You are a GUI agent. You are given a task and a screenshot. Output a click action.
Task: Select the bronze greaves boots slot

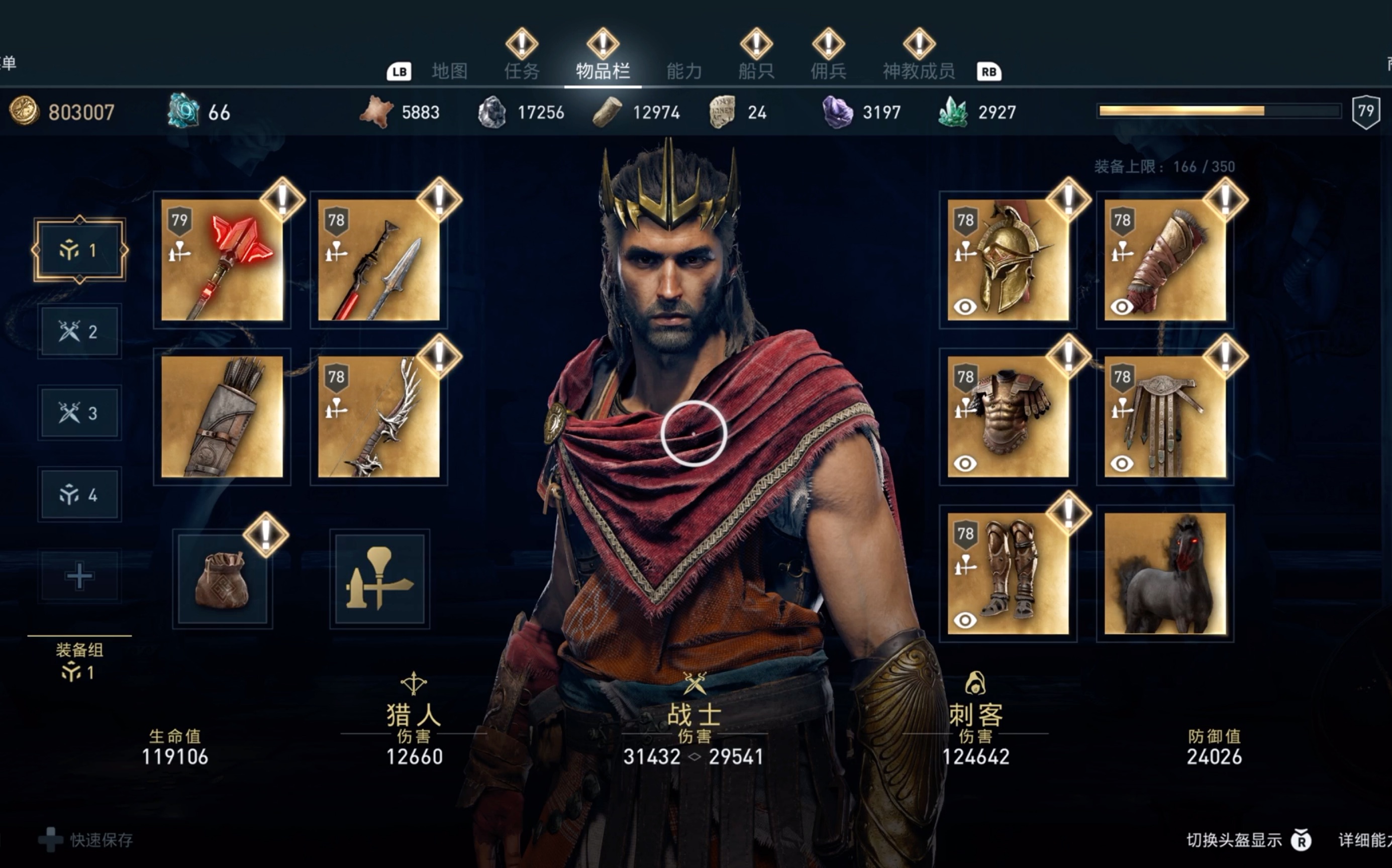(1008, 574)
